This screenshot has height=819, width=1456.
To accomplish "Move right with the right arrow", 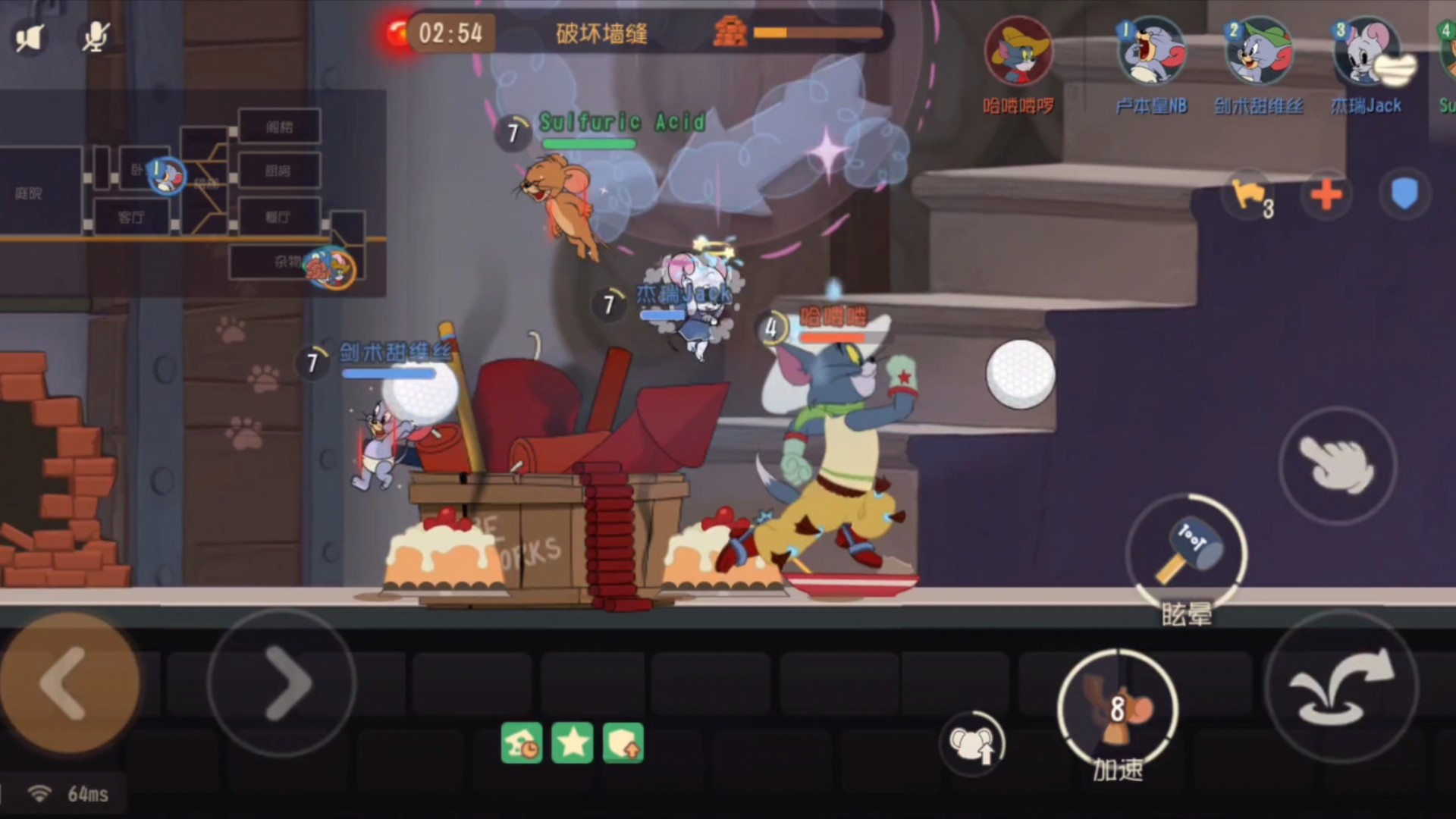I will 282,682.
